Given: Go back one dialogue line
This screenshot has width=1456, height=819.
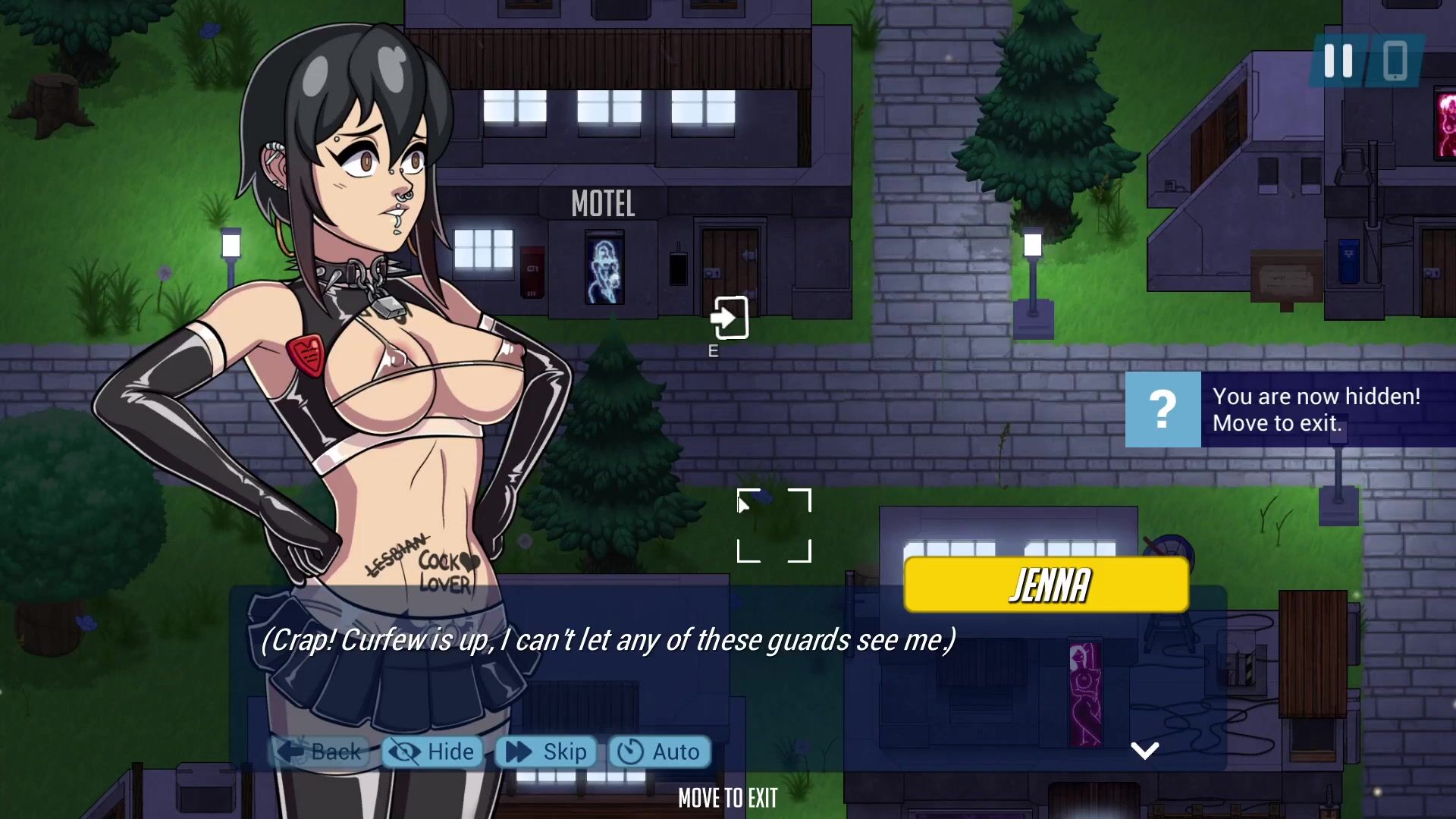Looking at the screenshot, I should 318,752.
